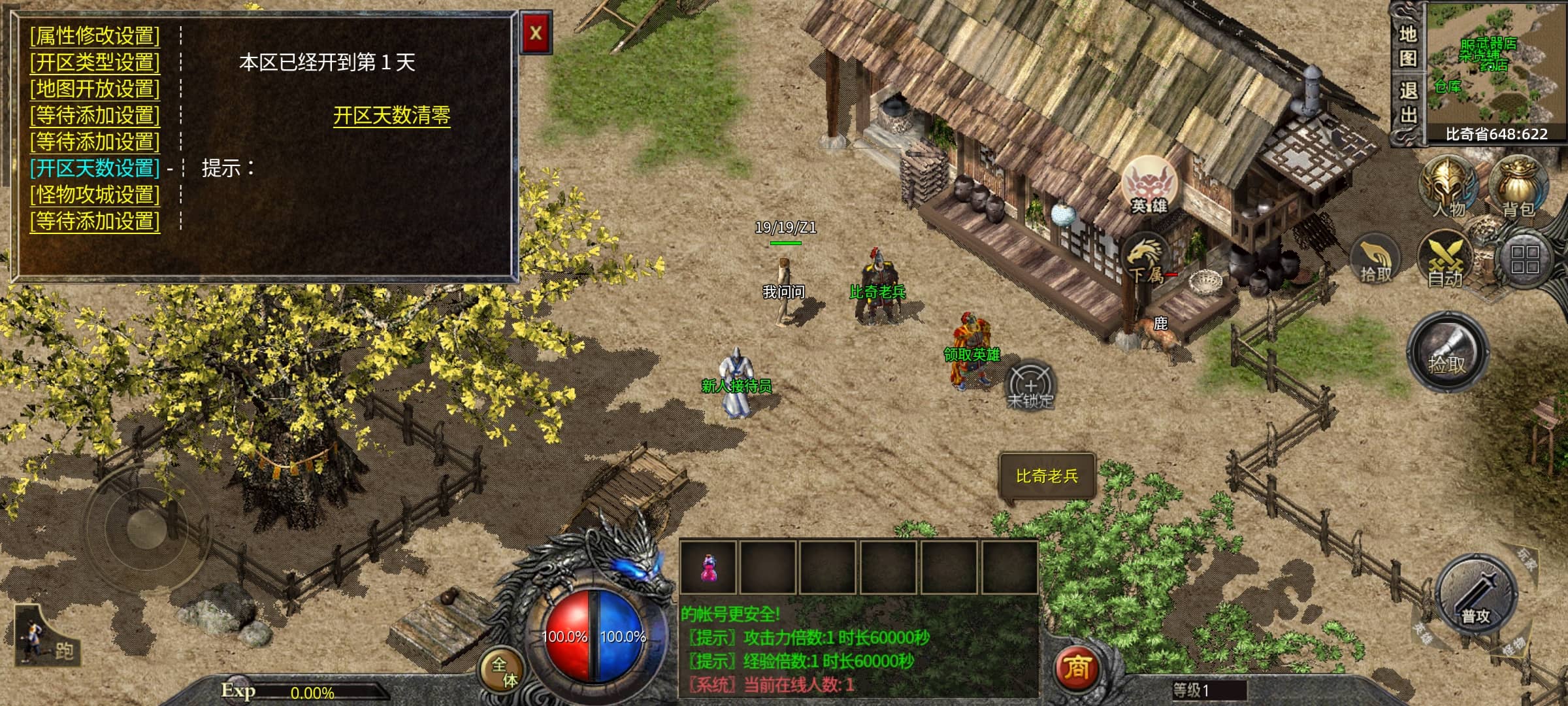Open the 人物 character icon

coord(1449,186)
